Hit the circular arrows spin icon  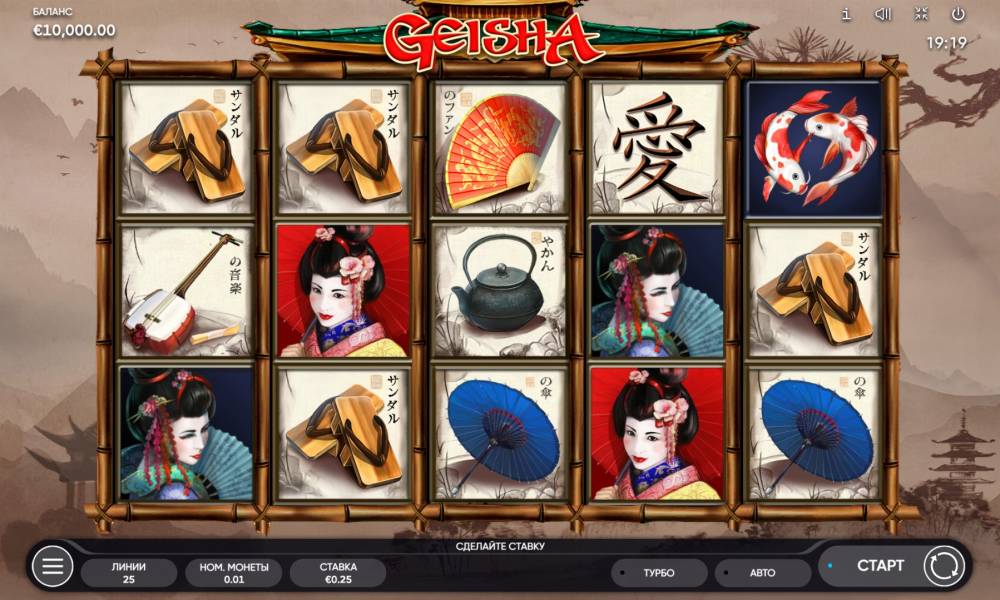click(943, 566)
